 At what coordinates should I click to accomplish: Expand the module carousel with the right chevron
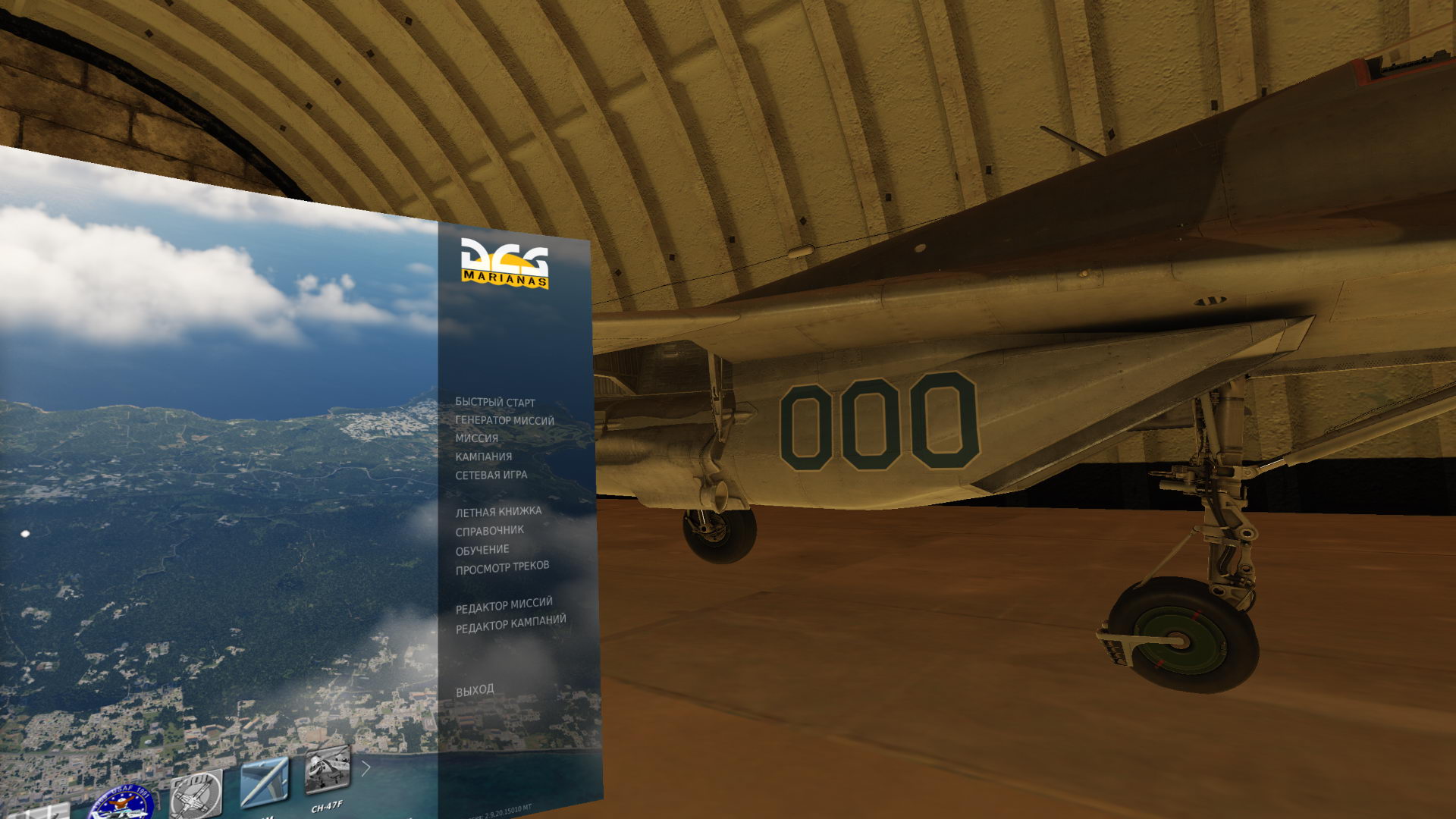365,767
